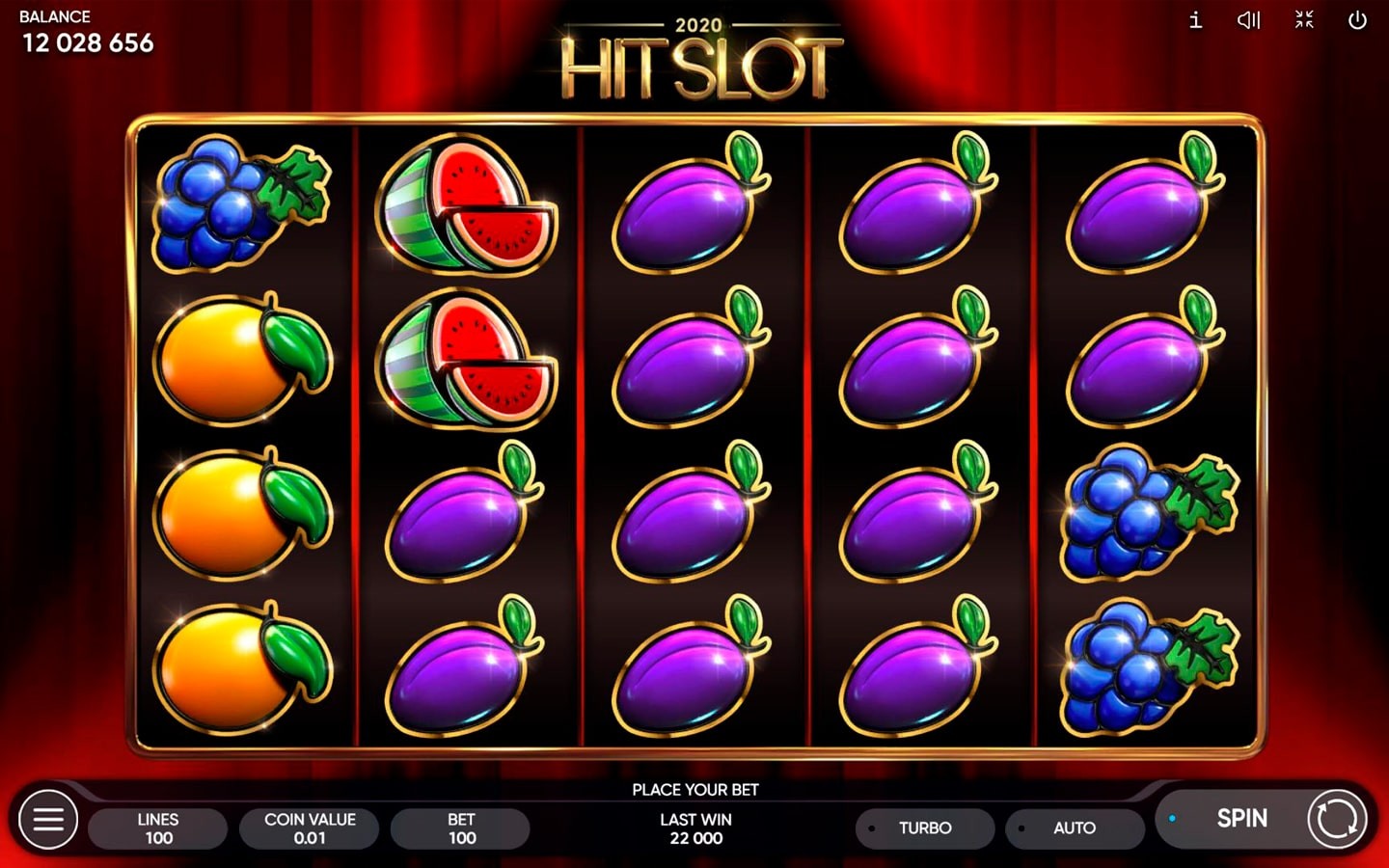The image size is (1389, 868).
Task: Click the LAST WIN 22 000 display
Action: [694, 829]
